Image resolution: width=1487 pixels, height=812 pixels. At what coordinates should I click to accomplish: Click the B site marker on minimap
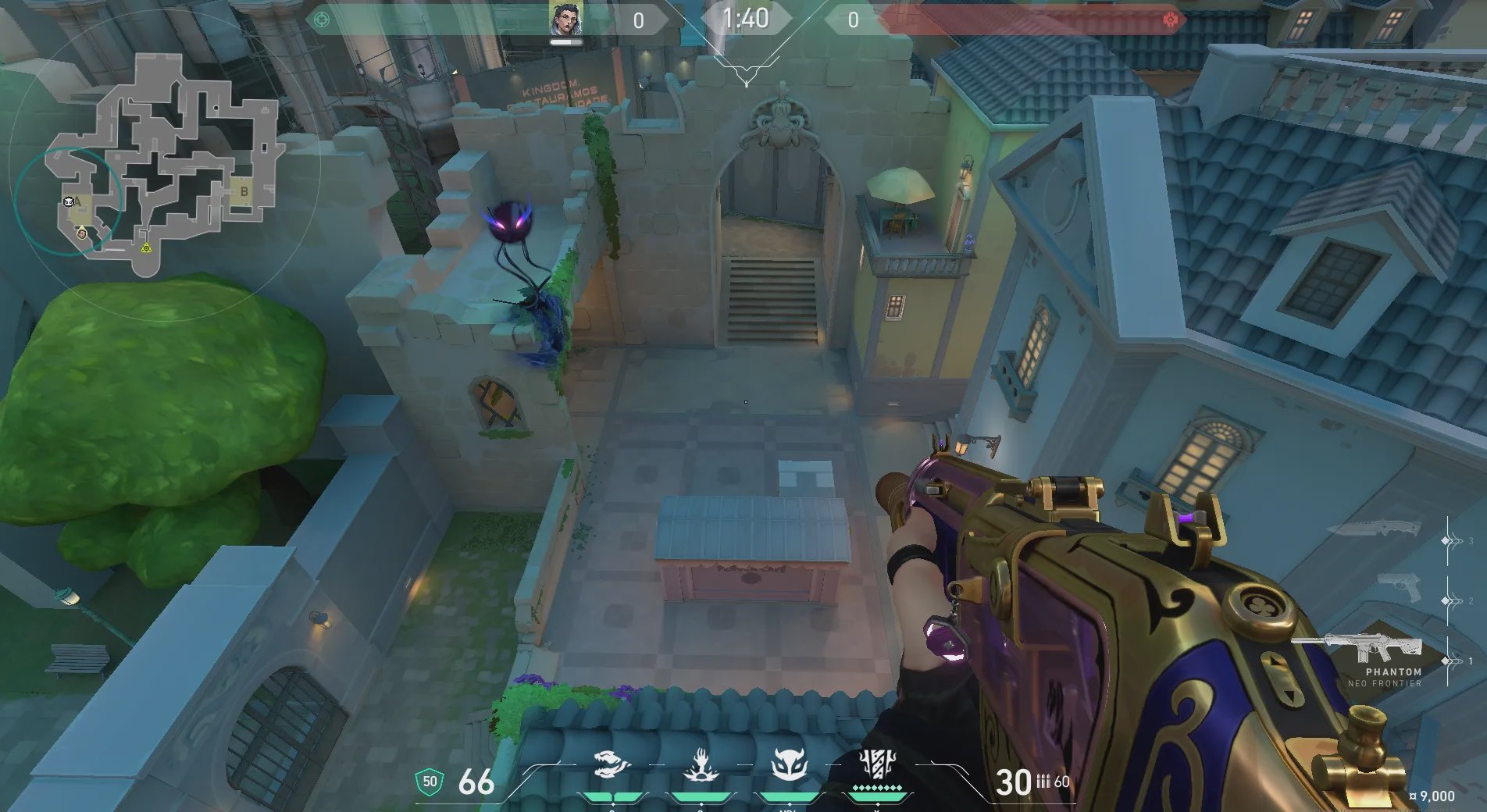point(244,191)
